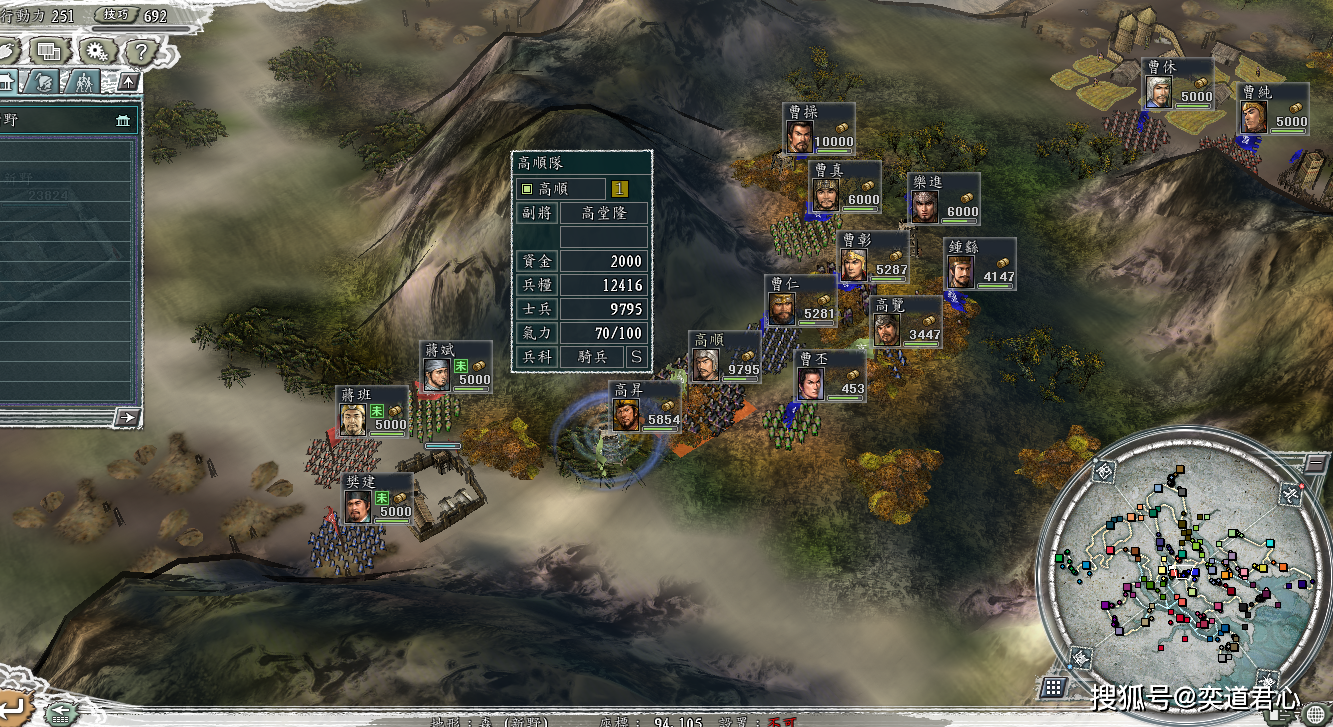
Task: Select 樊建's unit label
Action: pyautogui.click(x=376, y=499)
